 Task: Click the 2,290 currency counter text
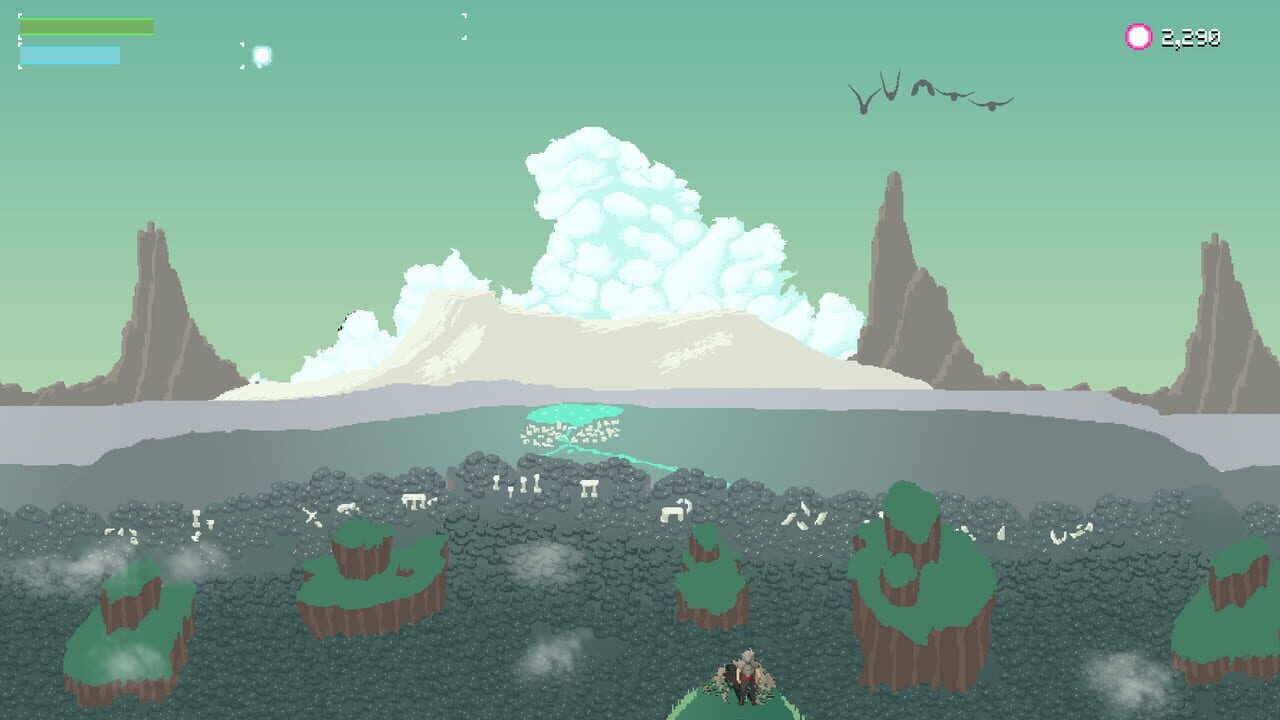1190,37
